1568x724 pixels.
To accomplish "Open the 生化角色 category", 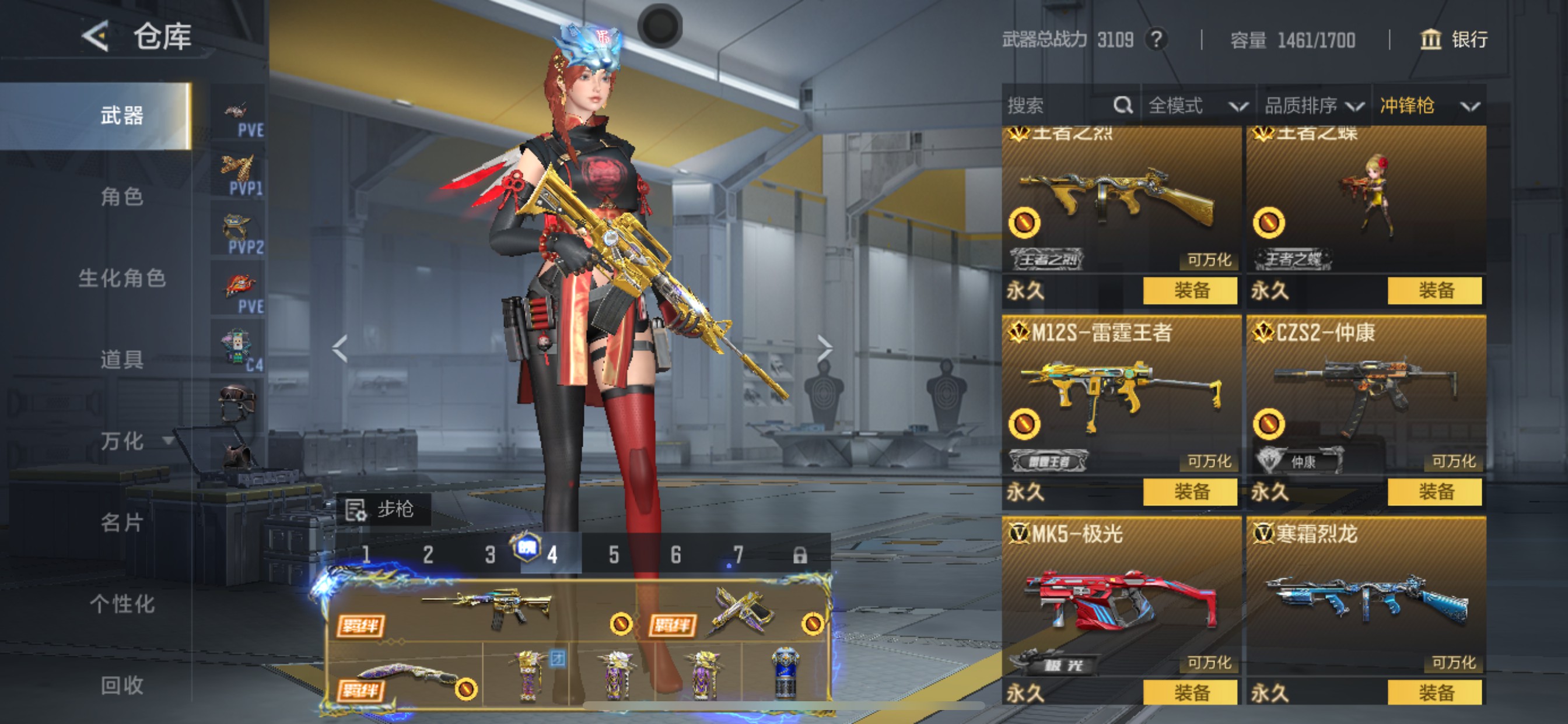I will coord(122,278).
